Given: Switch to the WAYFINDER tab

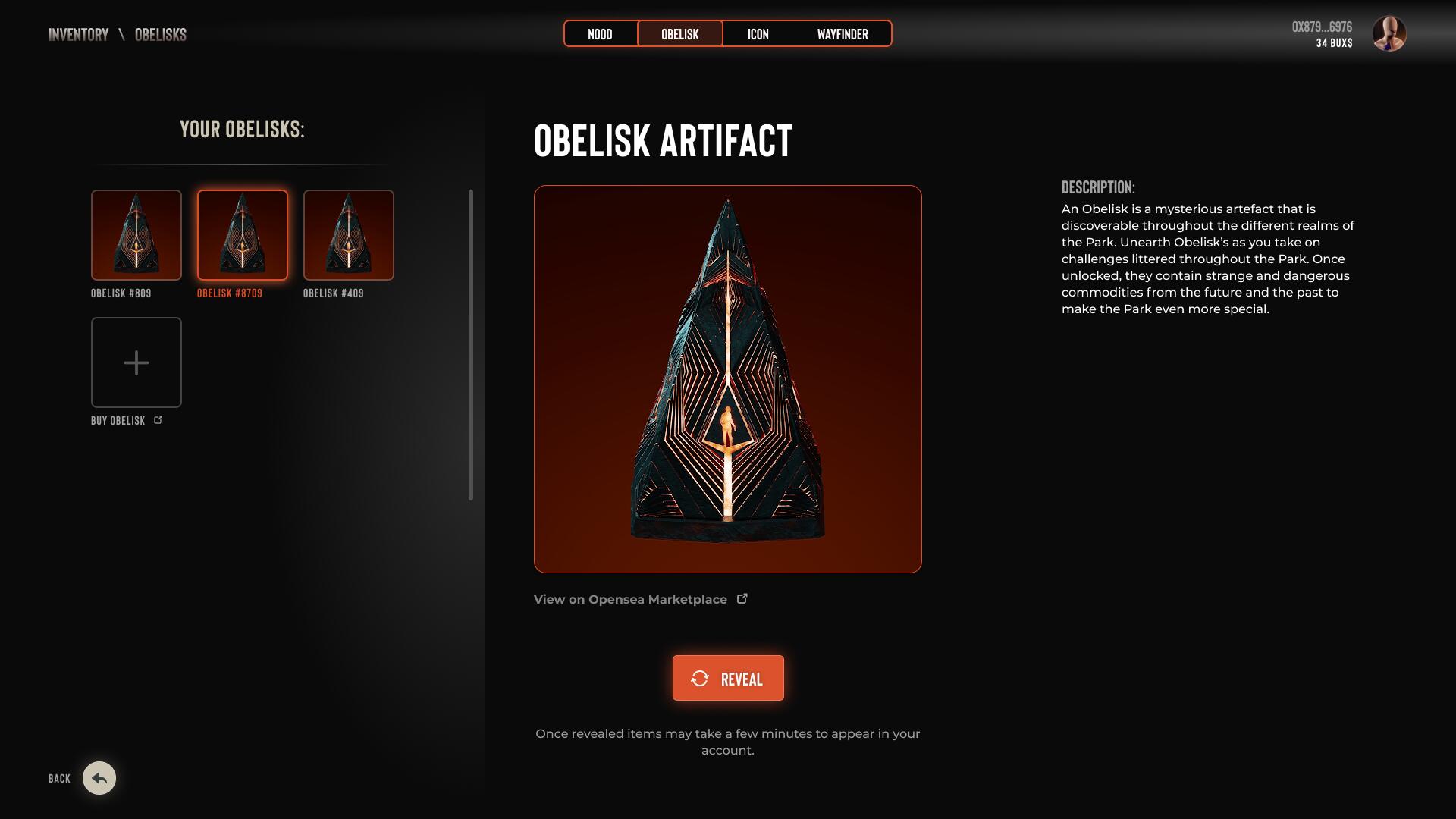Looking at the screenshot, I should pyautogui.click(x=842, y=33).
